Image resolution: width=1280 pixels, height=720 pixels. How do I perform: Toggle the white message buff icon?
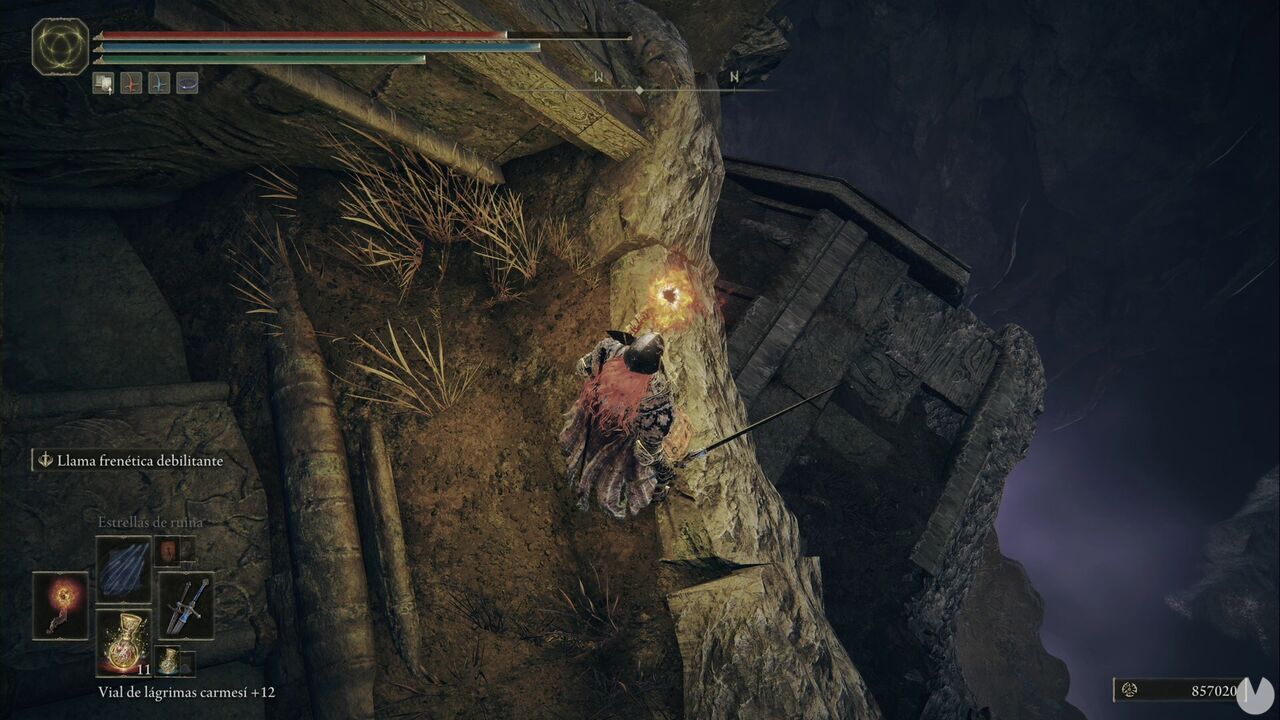coord(103,83)
